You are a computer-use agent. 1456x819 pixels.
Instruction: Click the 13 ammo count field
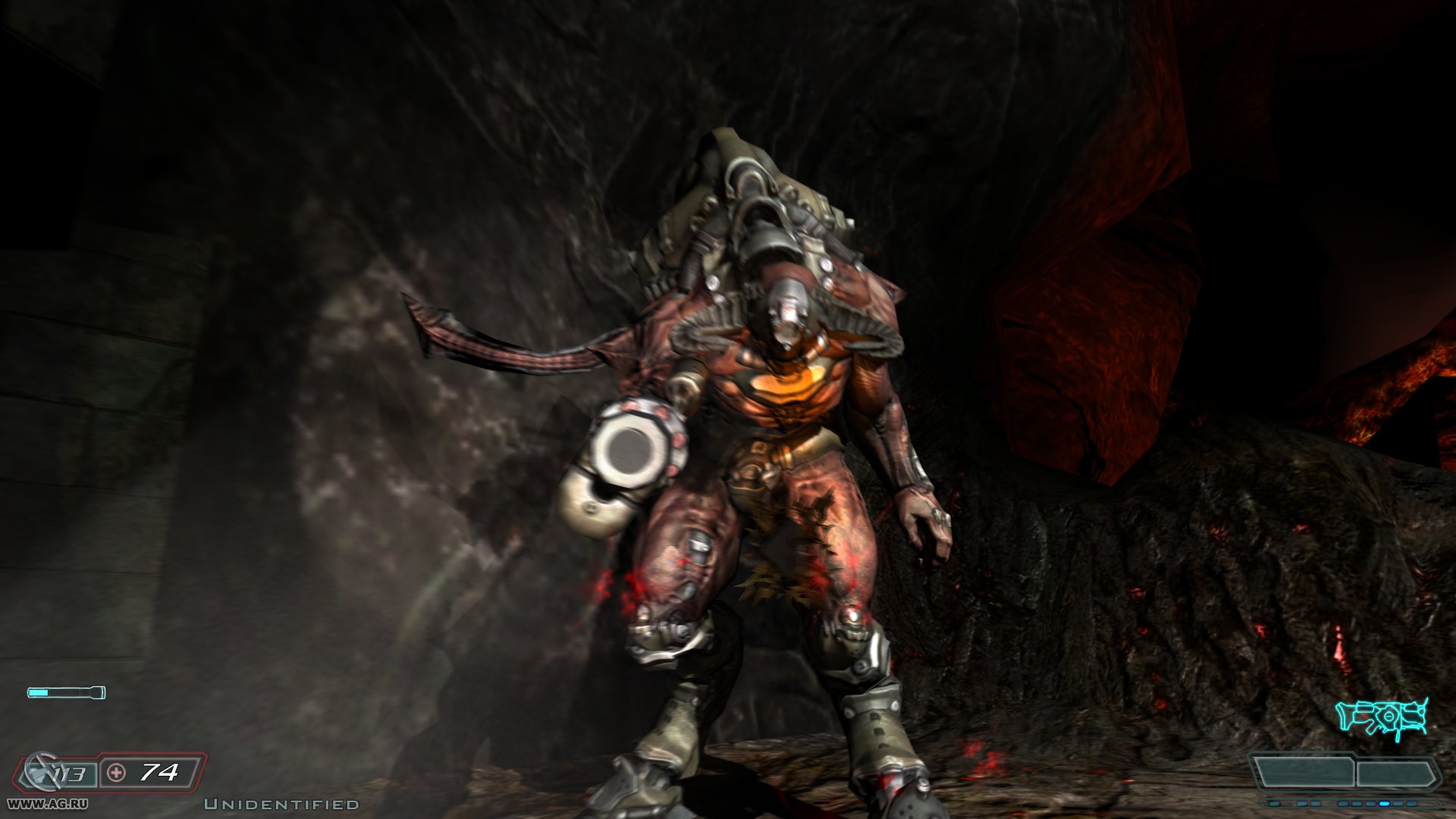tap(71, 773)
